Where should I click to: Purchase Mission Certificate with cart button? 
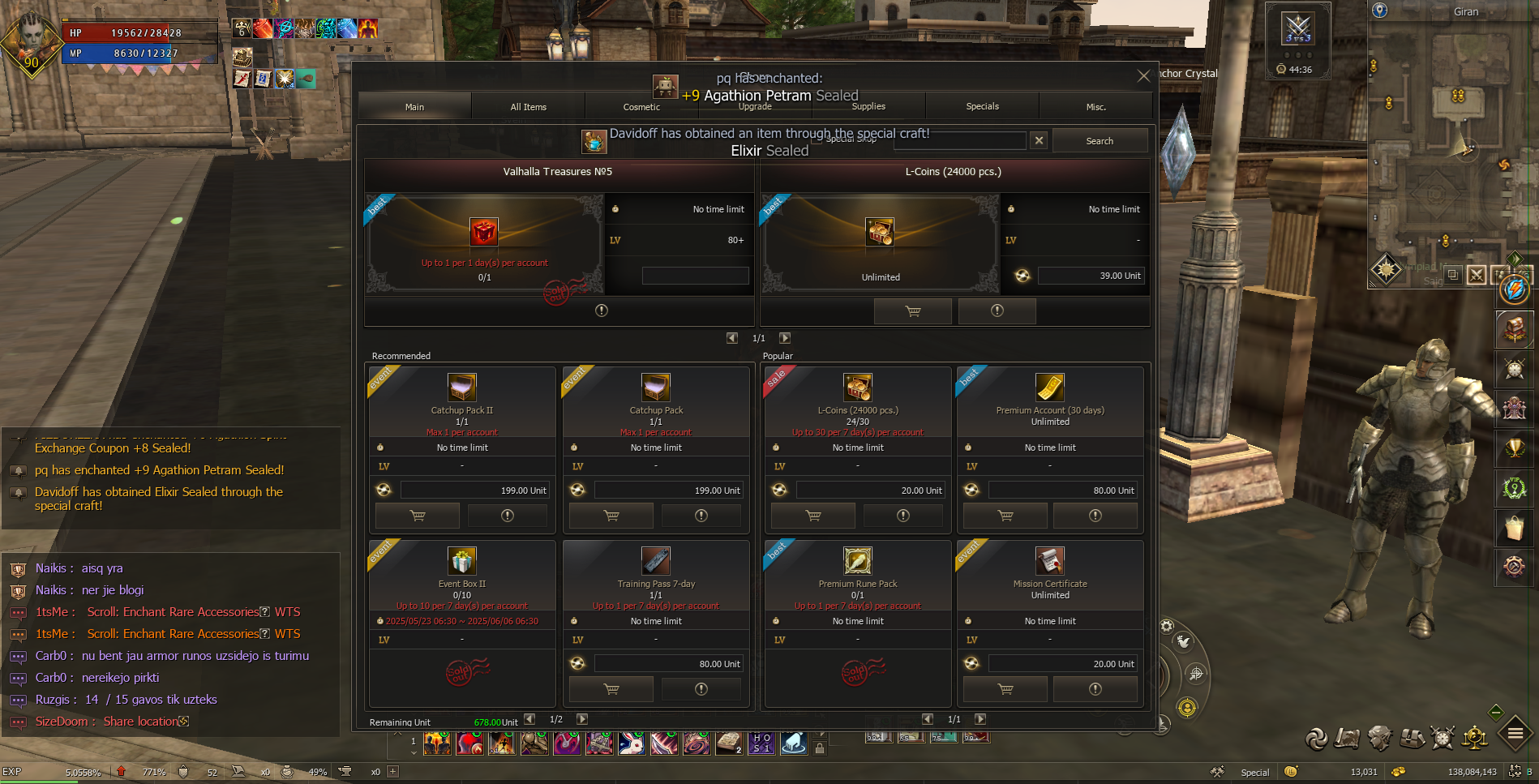pyautogui.click(x=1005, y=689)
